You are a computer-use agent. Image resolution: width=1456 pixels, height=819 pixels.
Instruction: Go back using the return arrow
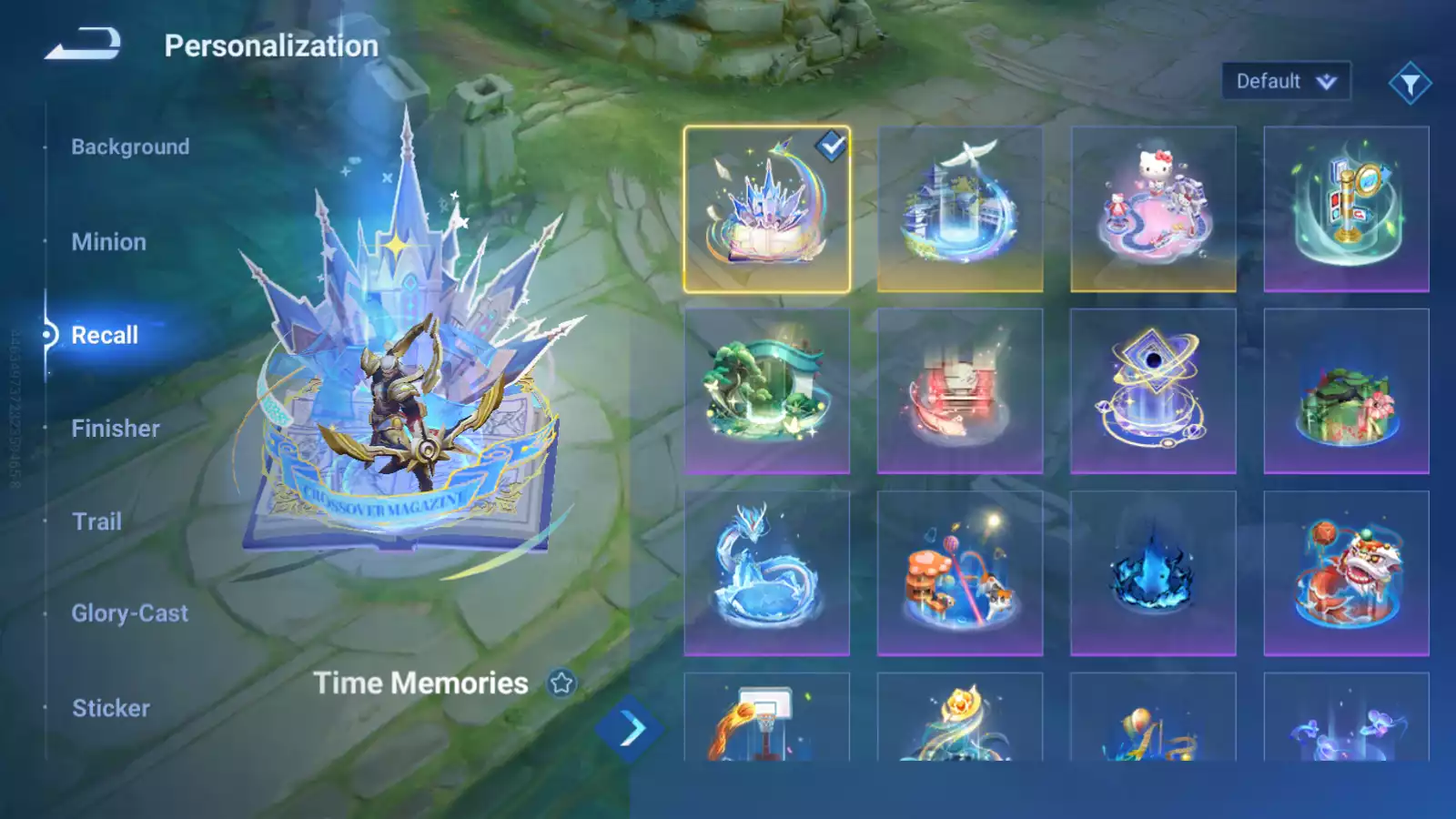83,44
